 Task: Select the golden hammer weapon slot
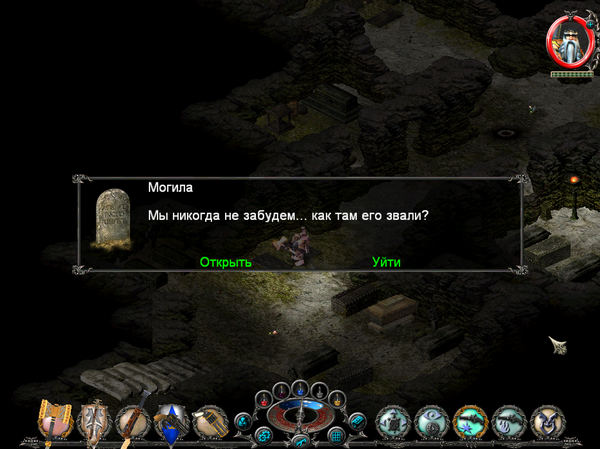click(x=53, y=419)
